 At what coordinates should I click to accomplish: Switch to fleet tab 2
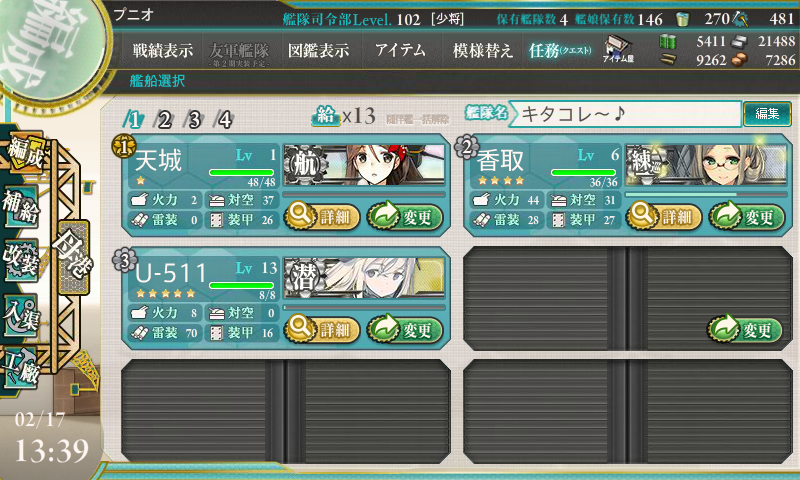pos(165,120)
